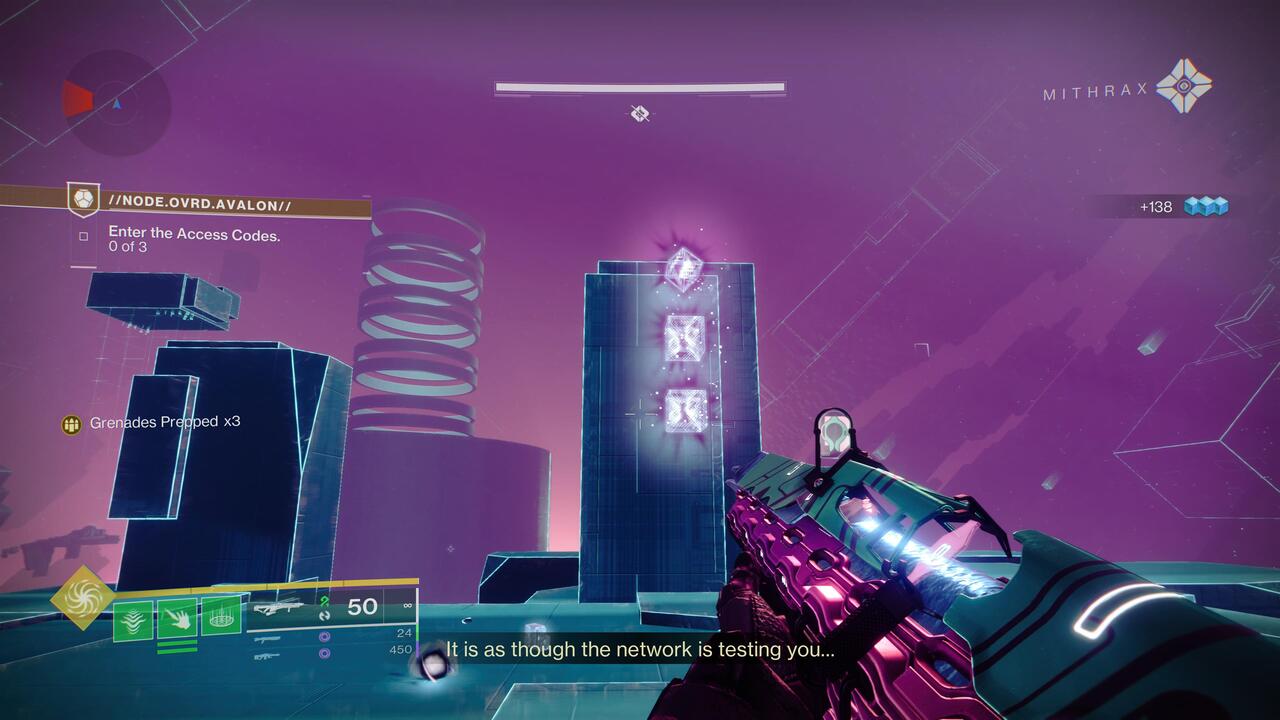The image size is (1280, 720).
Task: Click the infinity primary ammo symbol
Action: [x=406, y=604]
